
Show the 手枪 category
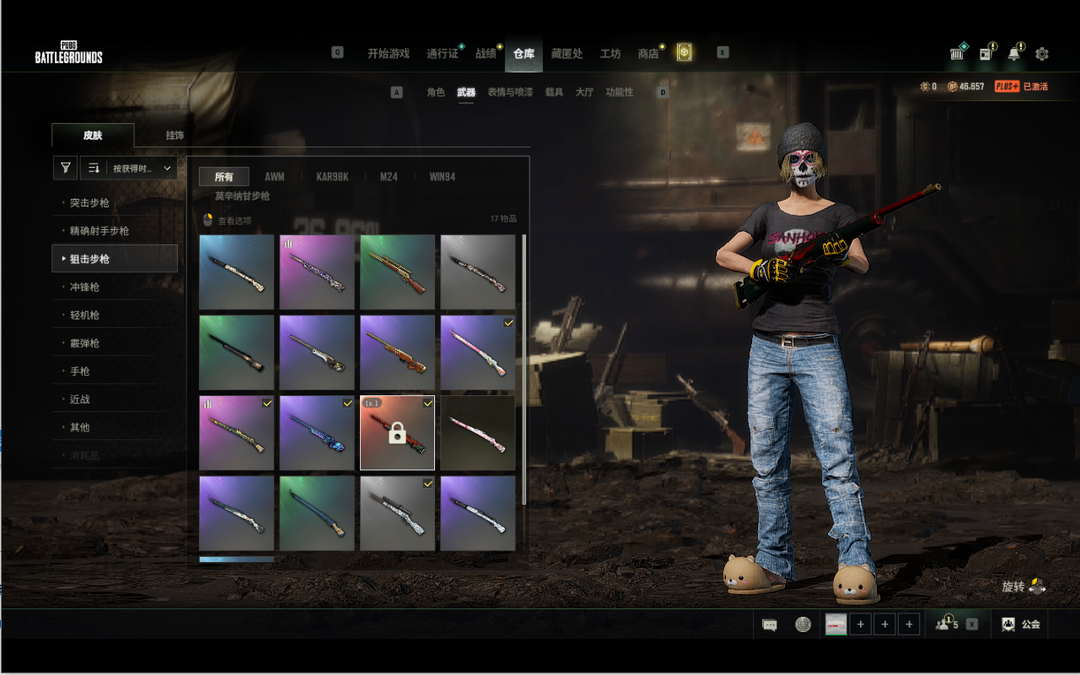[x=80, y=371]
